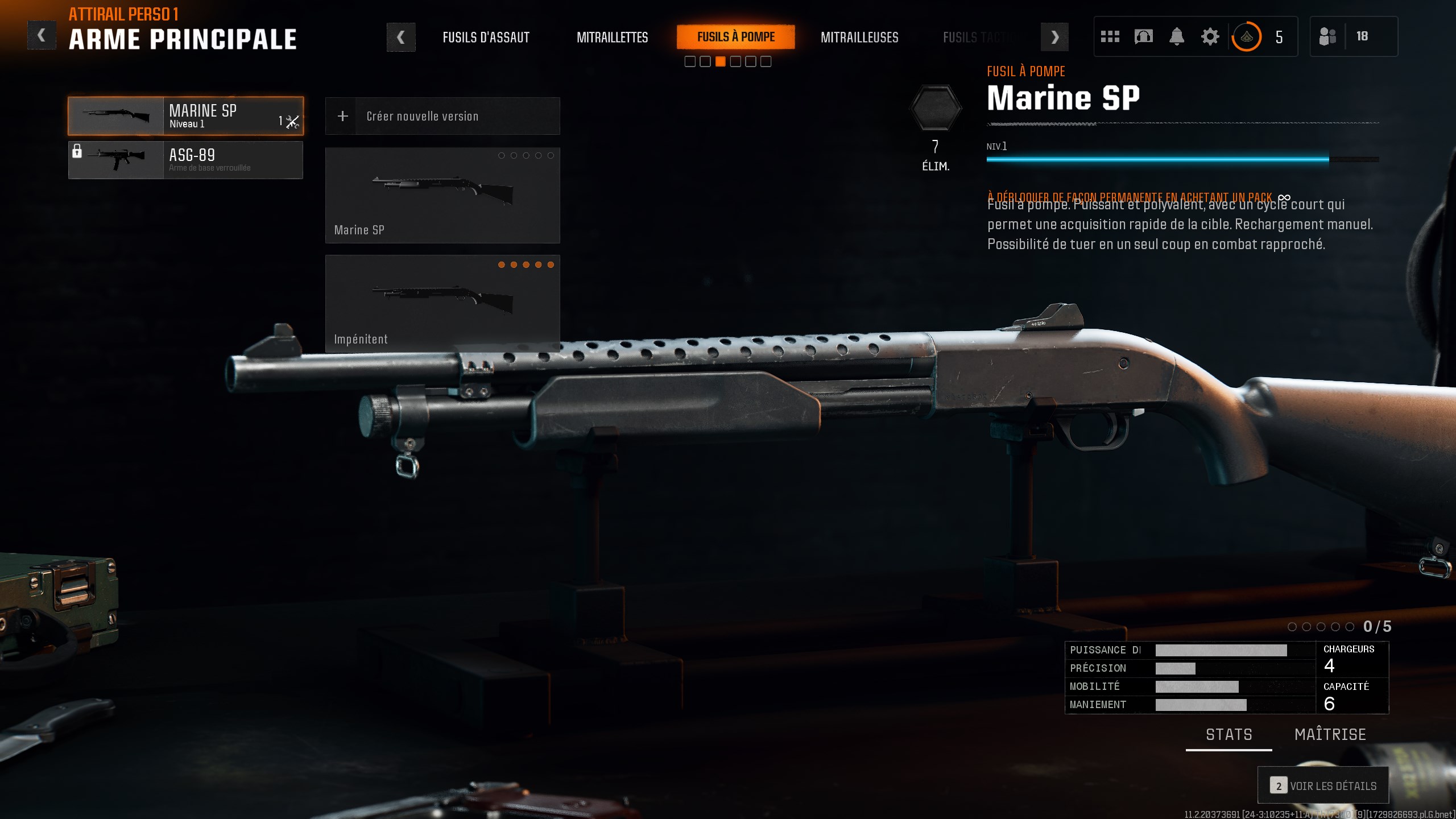Click Voir les détails
Viewport: 1456px width, 819px height.
(1323, 785)
